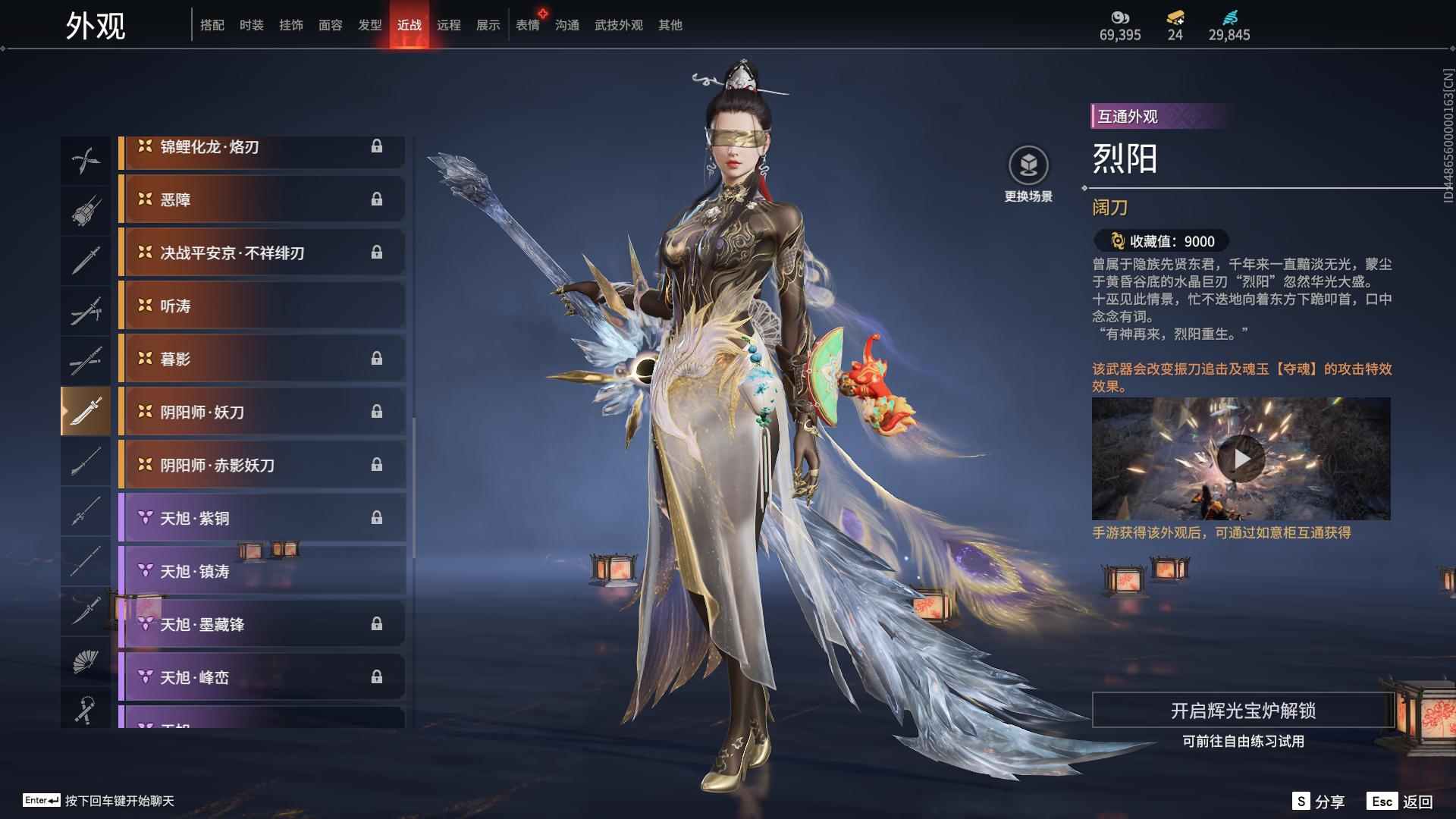Click the gold ingot icon showing 24
Viewport: 1456px width, 819px height.
1174,17
